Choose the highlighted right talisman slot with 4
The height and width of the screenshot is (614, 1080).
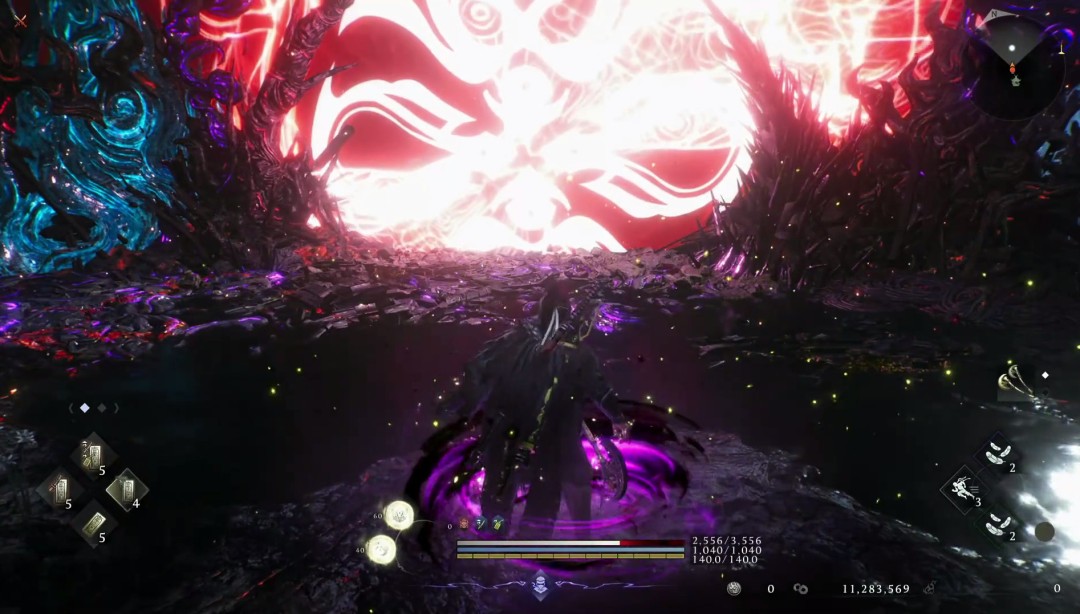pos(126,490)
